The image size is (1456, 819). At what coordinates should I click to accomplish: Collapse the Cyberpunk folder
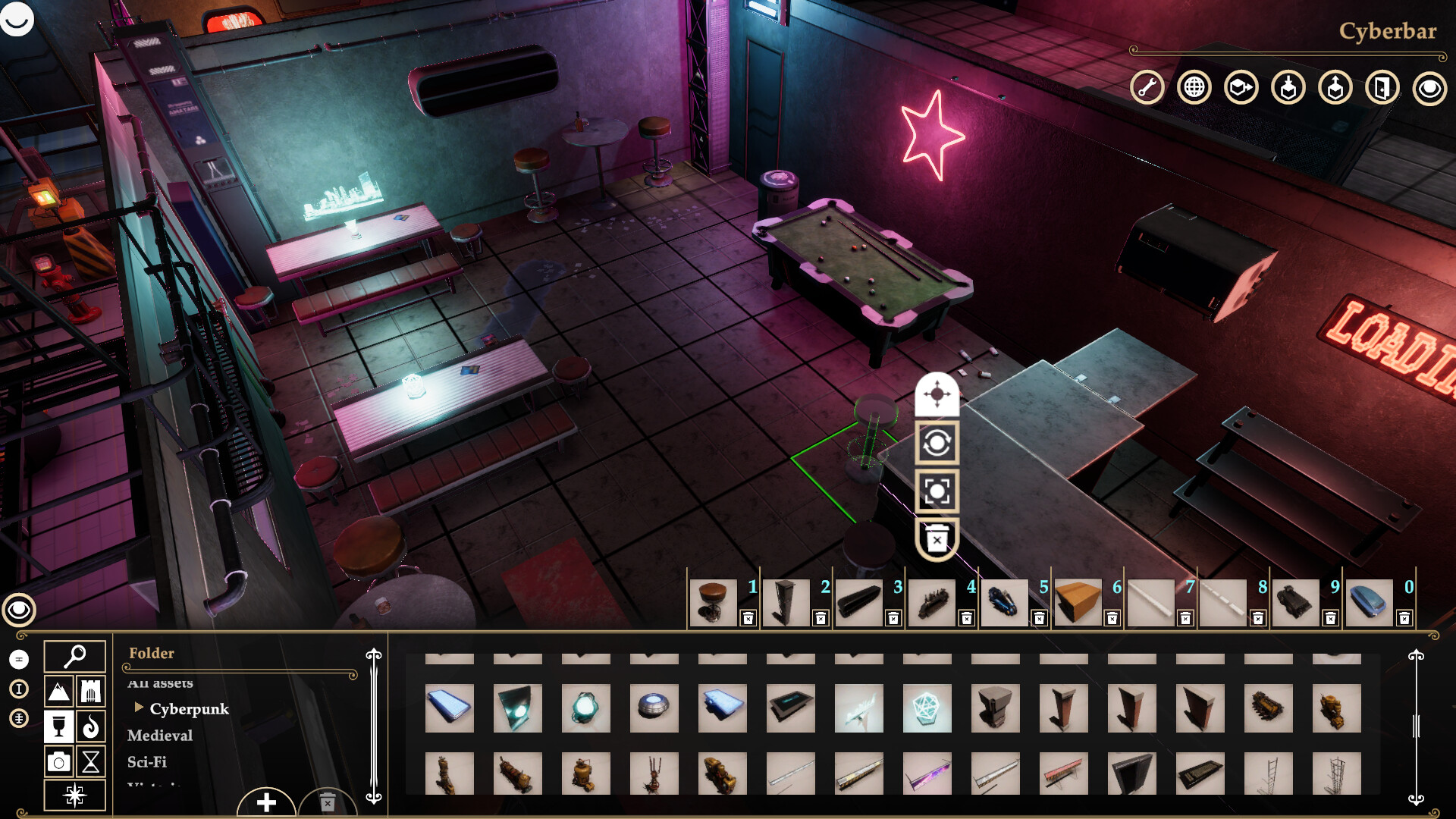[139, 709]
